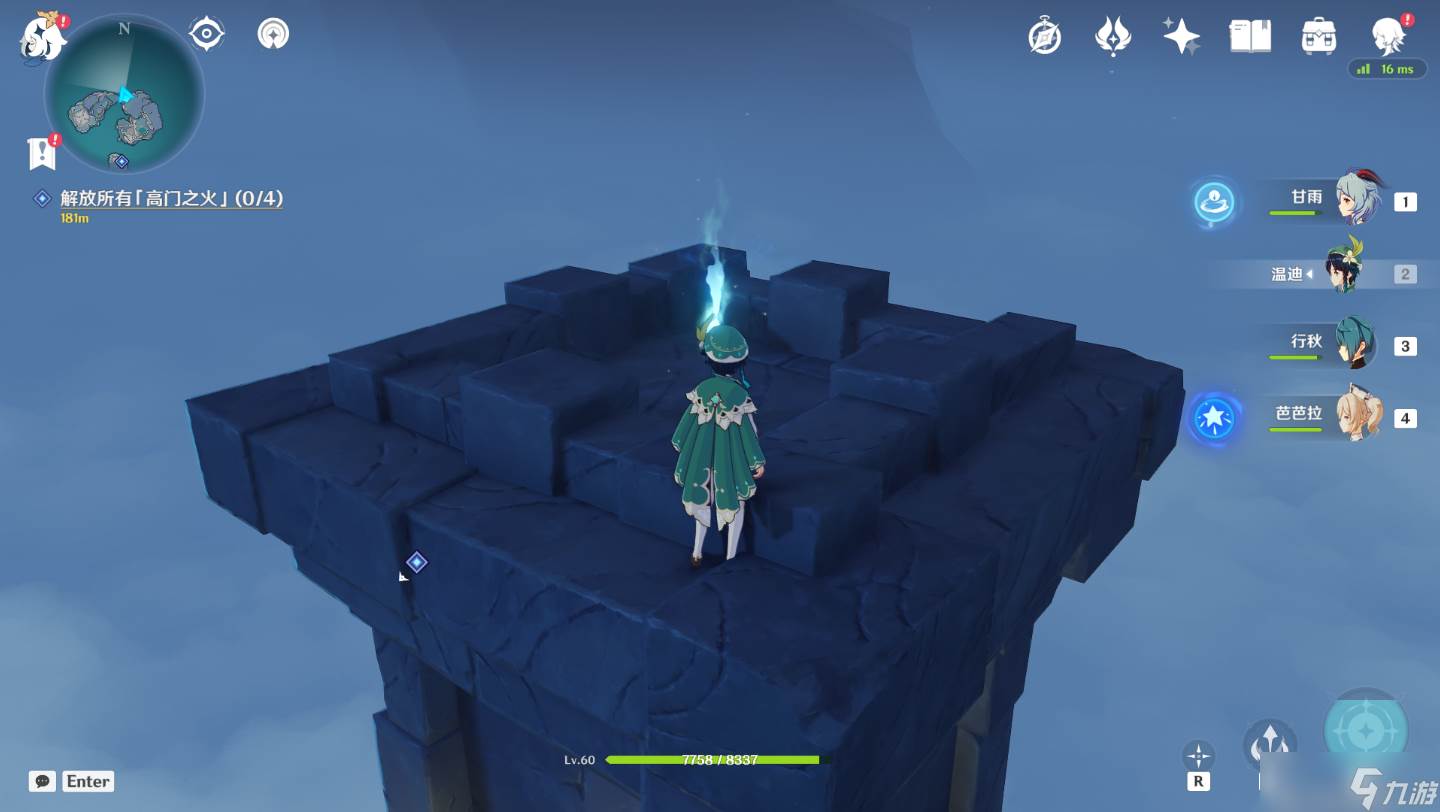Open the quest journal bookmark icon
The image size is (1440, 812).
(40, 153)
